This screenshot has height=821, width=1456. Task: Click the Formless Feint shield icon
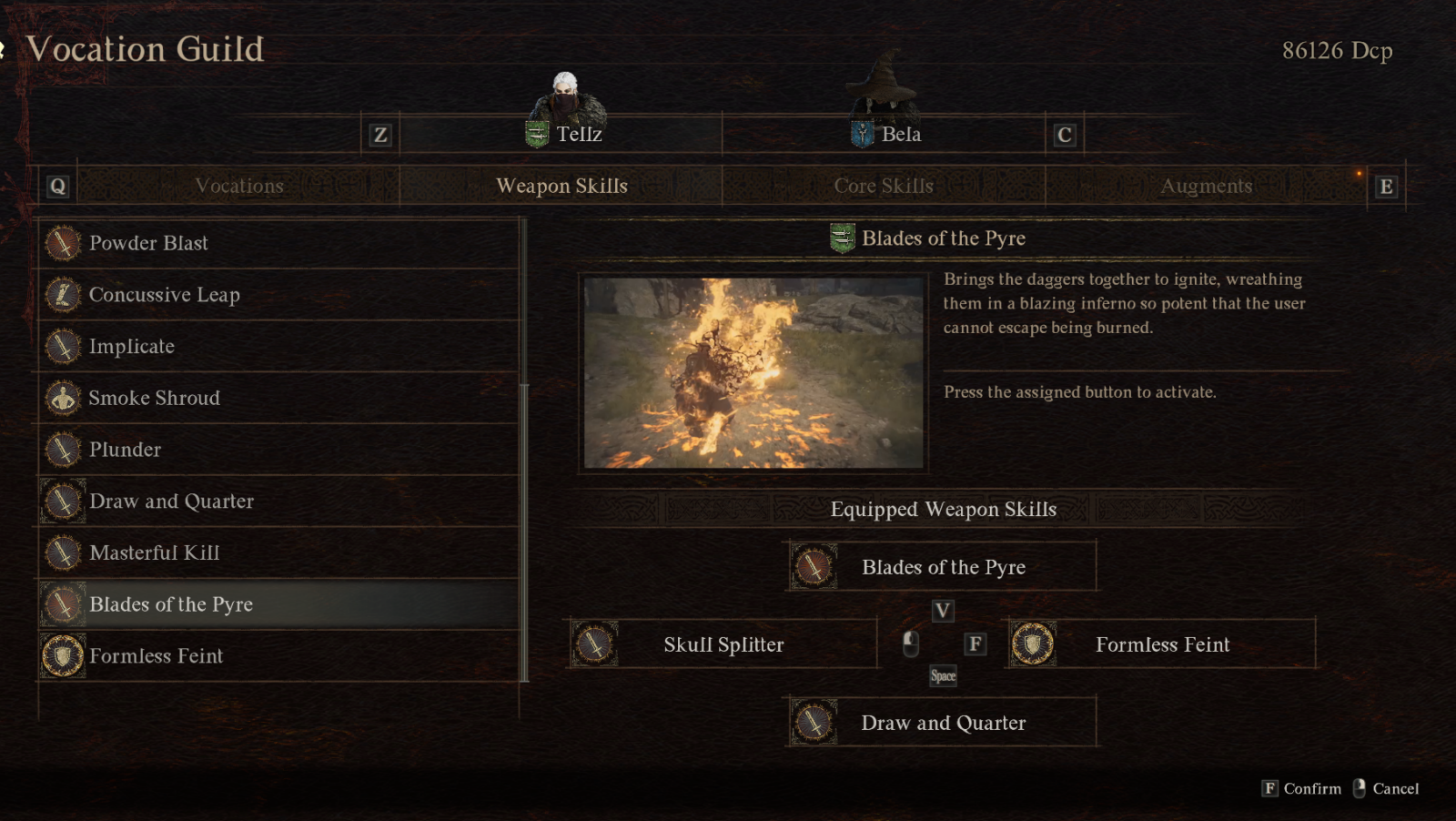(62, 656)
